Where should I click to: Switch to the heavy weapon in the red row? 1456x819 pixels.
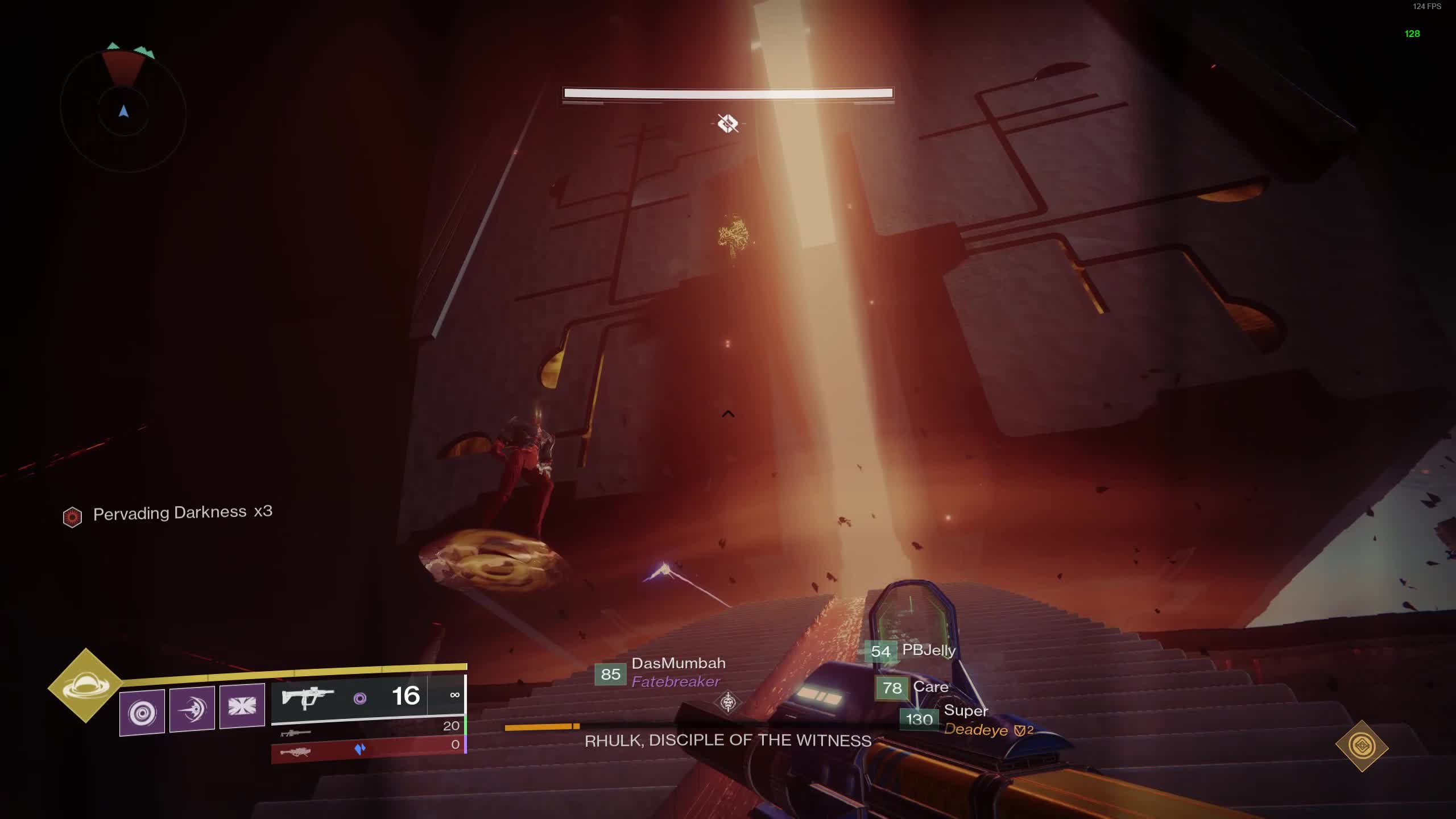click(x=370, y=748)
